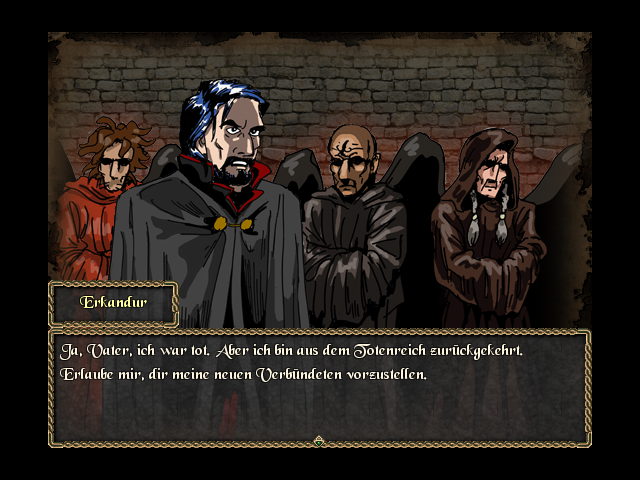
Task: Click the continue arrow below the dialogue
Action: (319, 440)
